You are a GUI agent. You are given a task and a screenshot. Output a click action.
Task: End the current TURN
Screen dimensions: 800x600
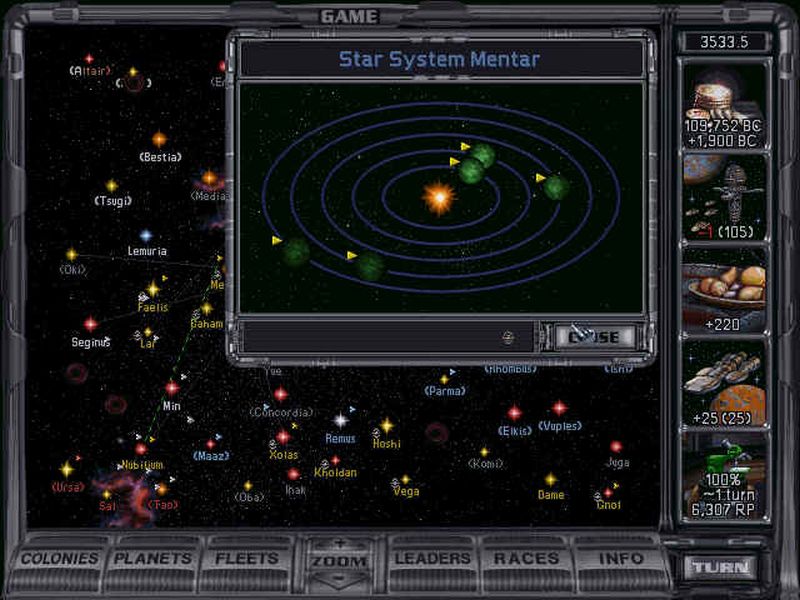(721, 567)
